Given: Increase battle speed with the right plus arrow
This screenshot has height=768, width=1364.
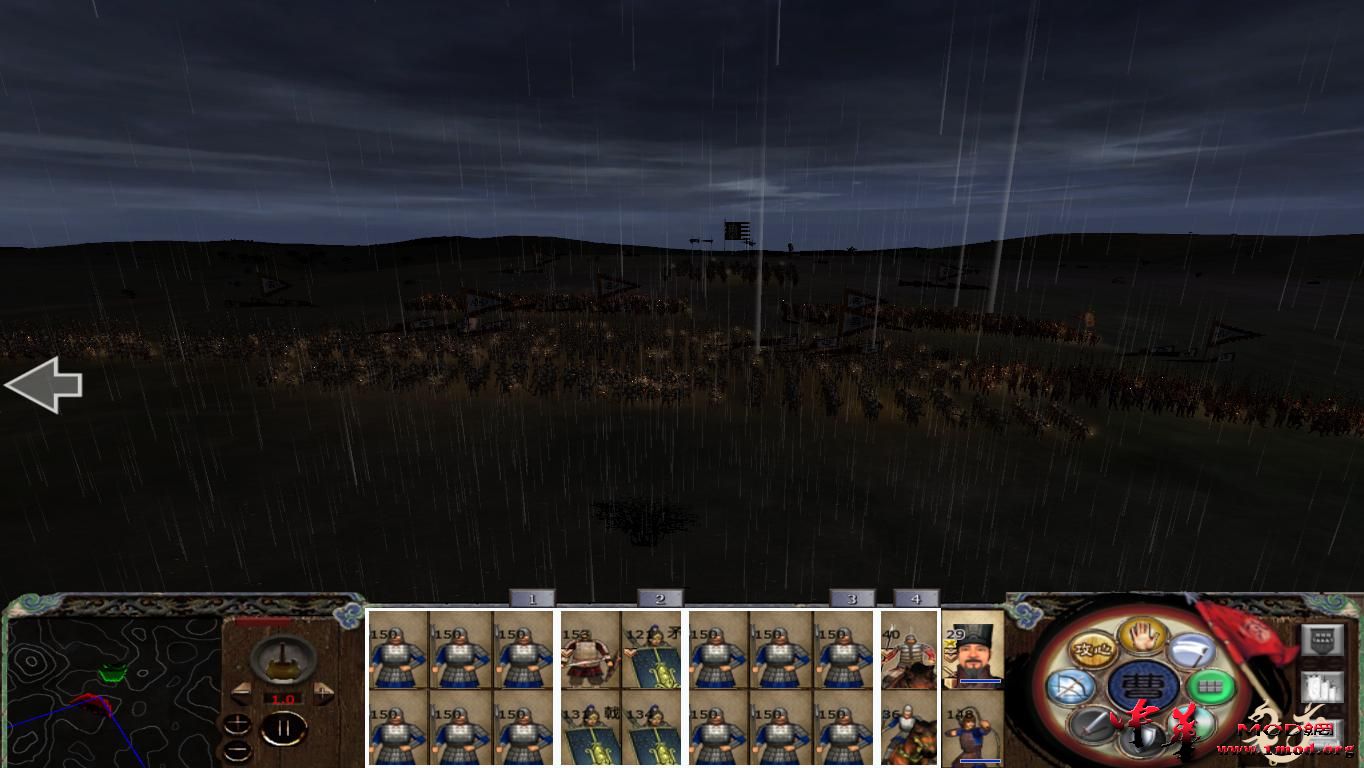Looking at the screenshot, I should (x=321, y=692).
